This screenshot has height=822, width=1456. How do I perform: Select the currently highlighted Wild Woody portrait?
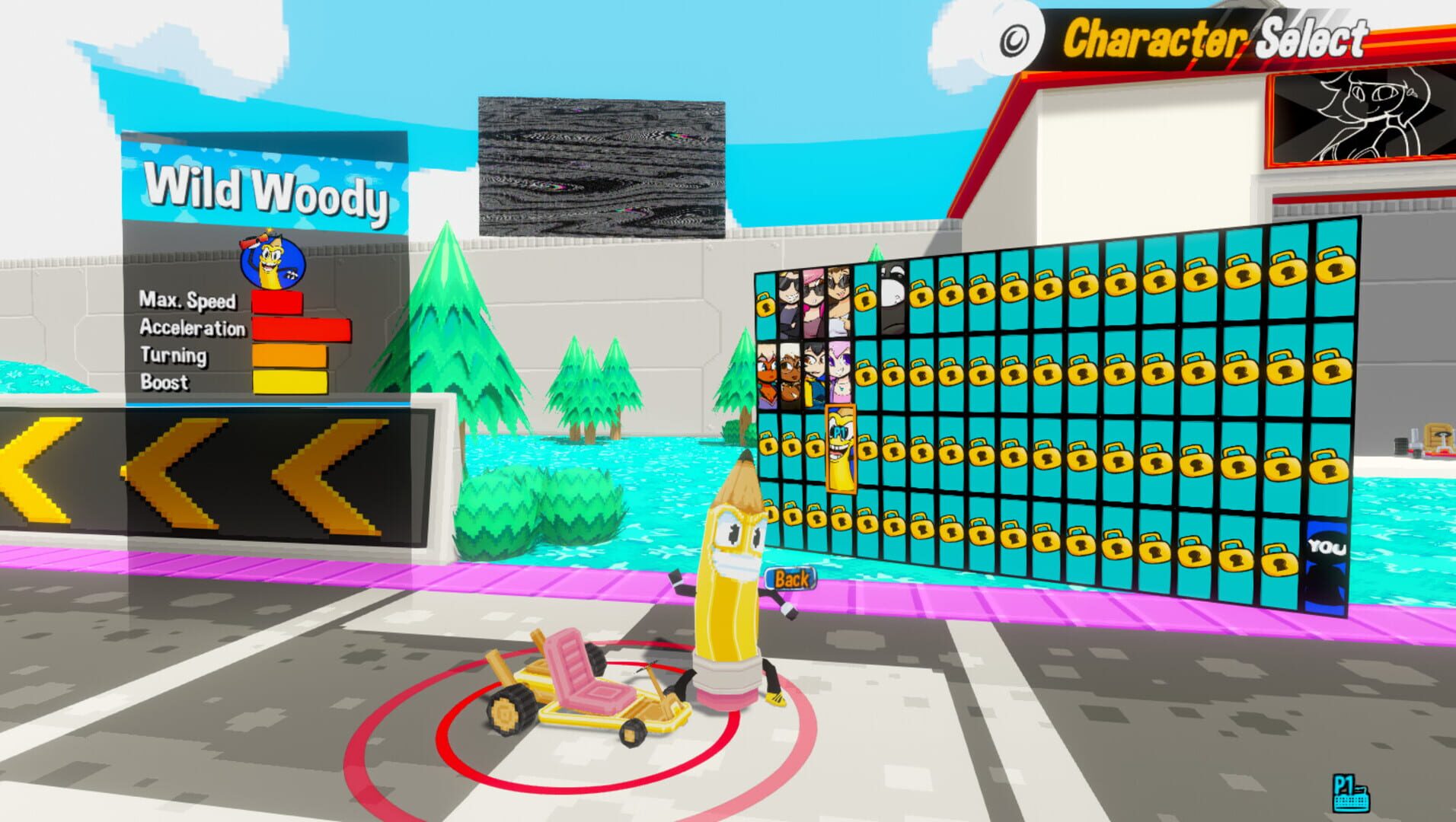[840, 448]
